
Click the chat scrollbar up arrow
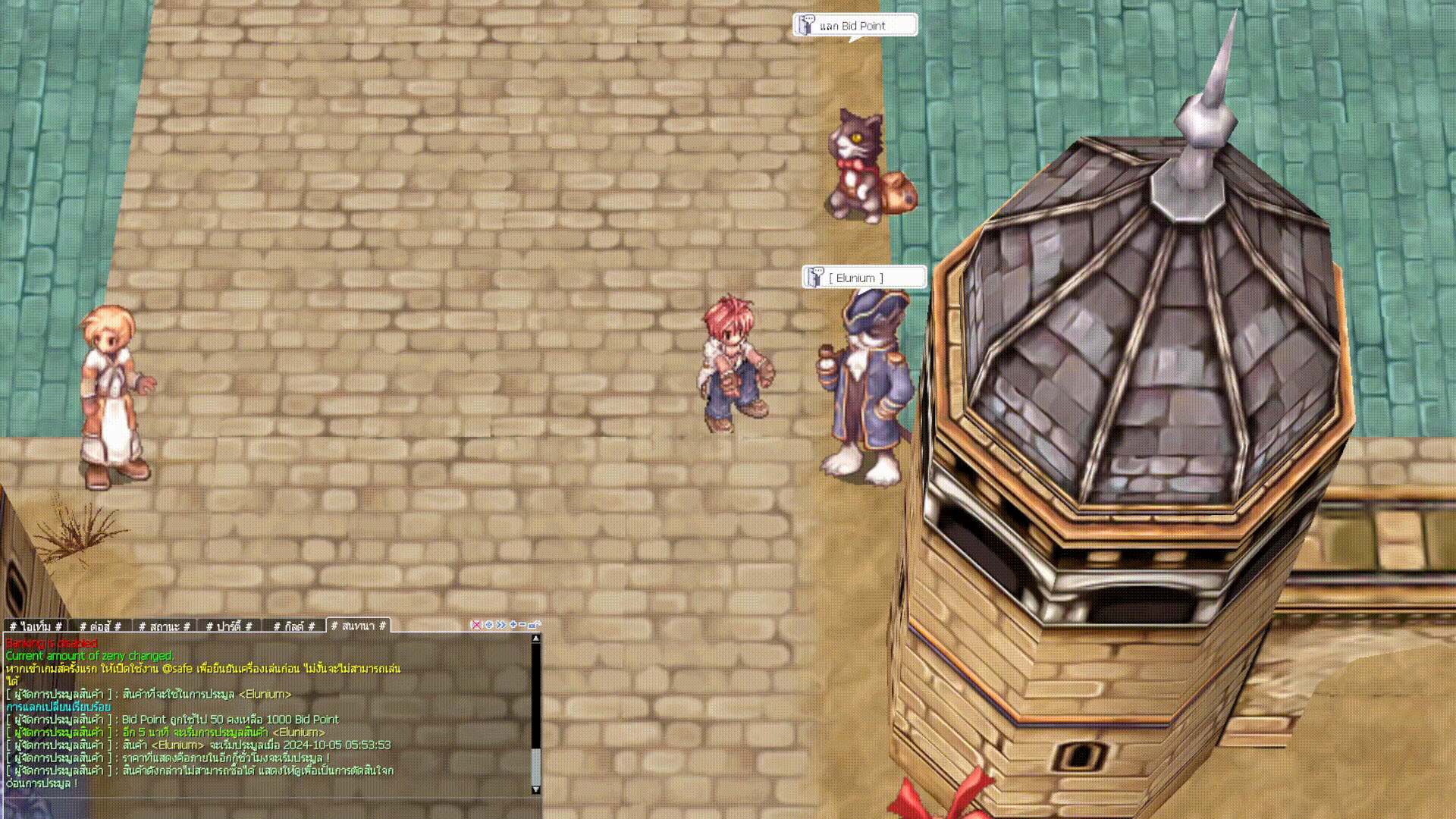536,639
